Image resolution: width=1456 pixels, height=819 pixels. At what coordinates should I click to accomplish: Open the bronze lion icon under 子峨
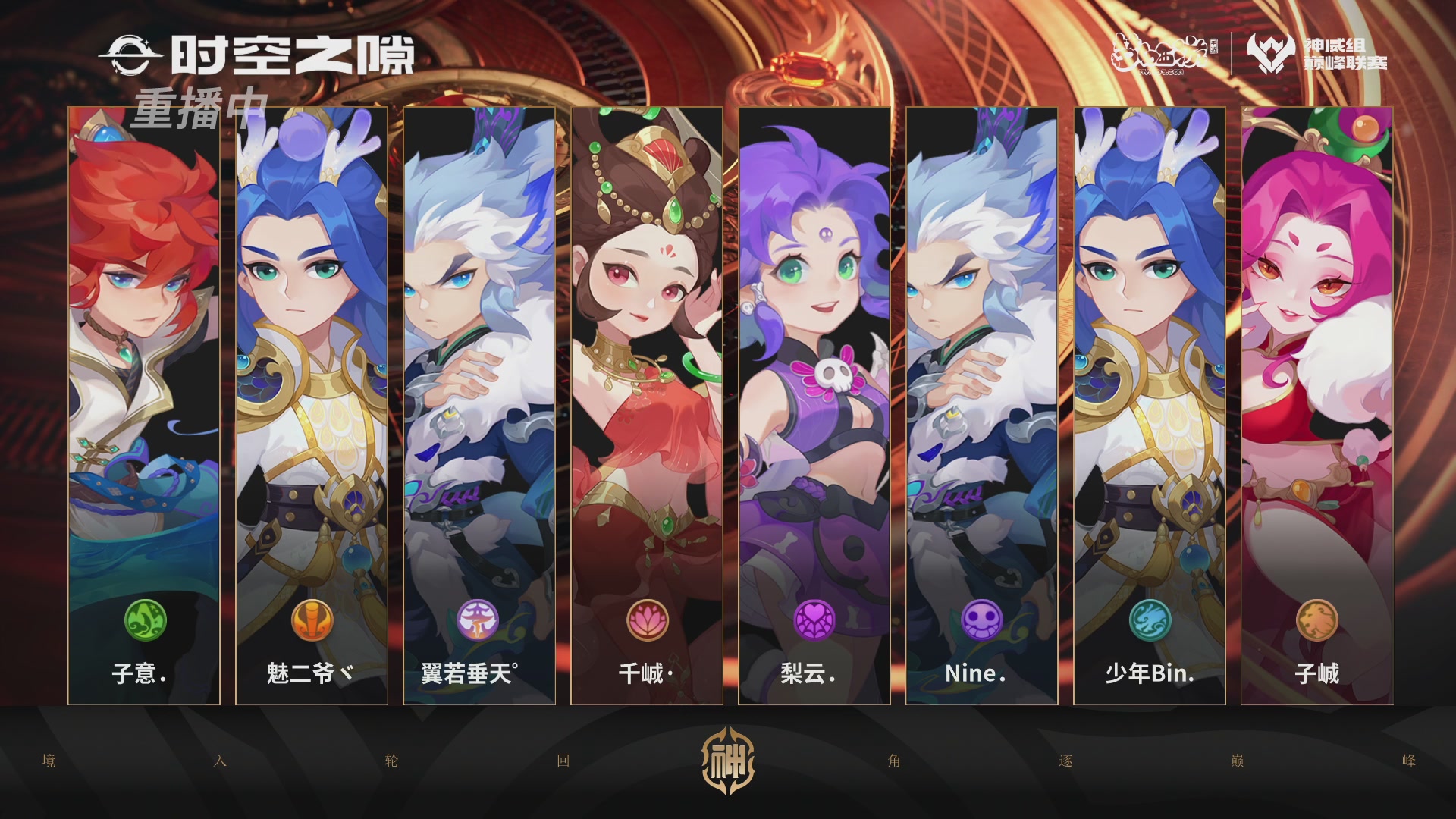point(1316,622)
